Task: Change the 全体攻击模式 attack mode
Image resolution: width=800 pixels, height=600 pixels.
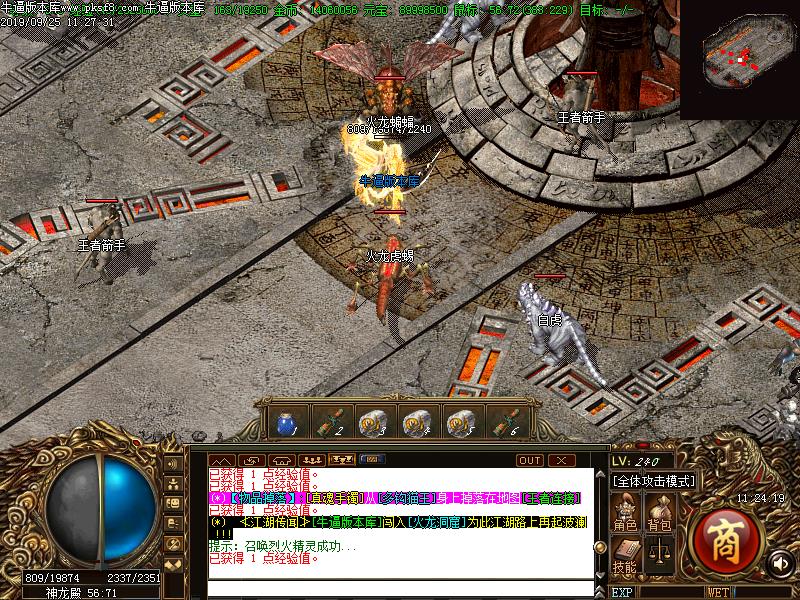Action: 654,481
